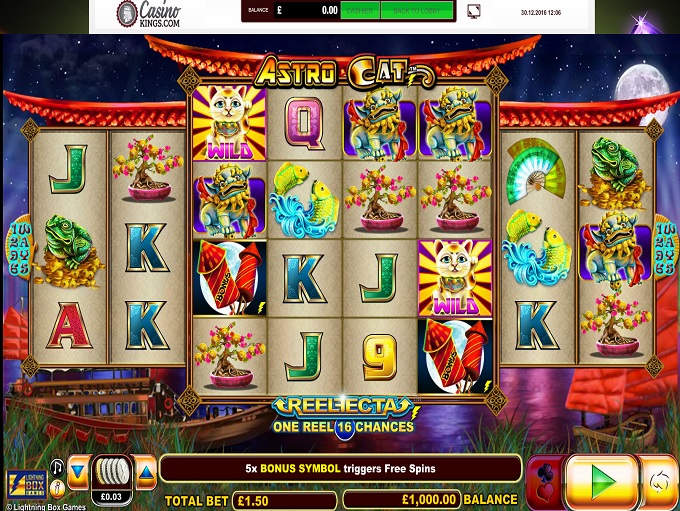Click the coin stack bet value
This screenshot has width=680, height=511.
(111, 475)
